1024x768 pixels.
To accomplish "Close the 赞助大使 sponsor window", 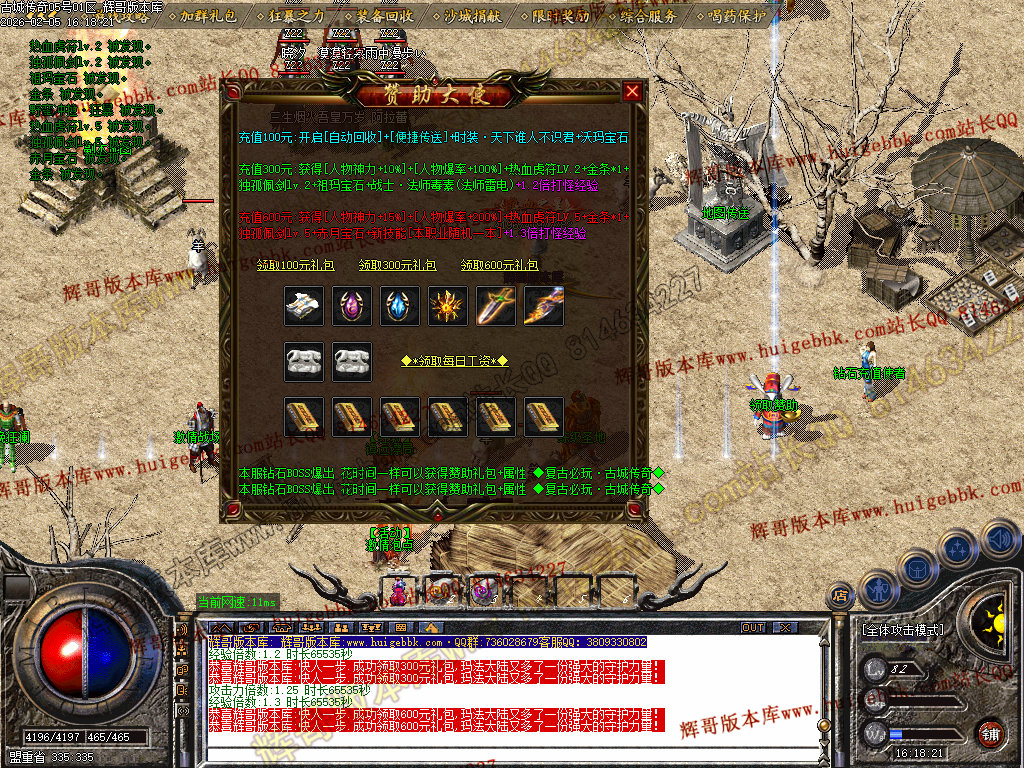I will point(632,92).
